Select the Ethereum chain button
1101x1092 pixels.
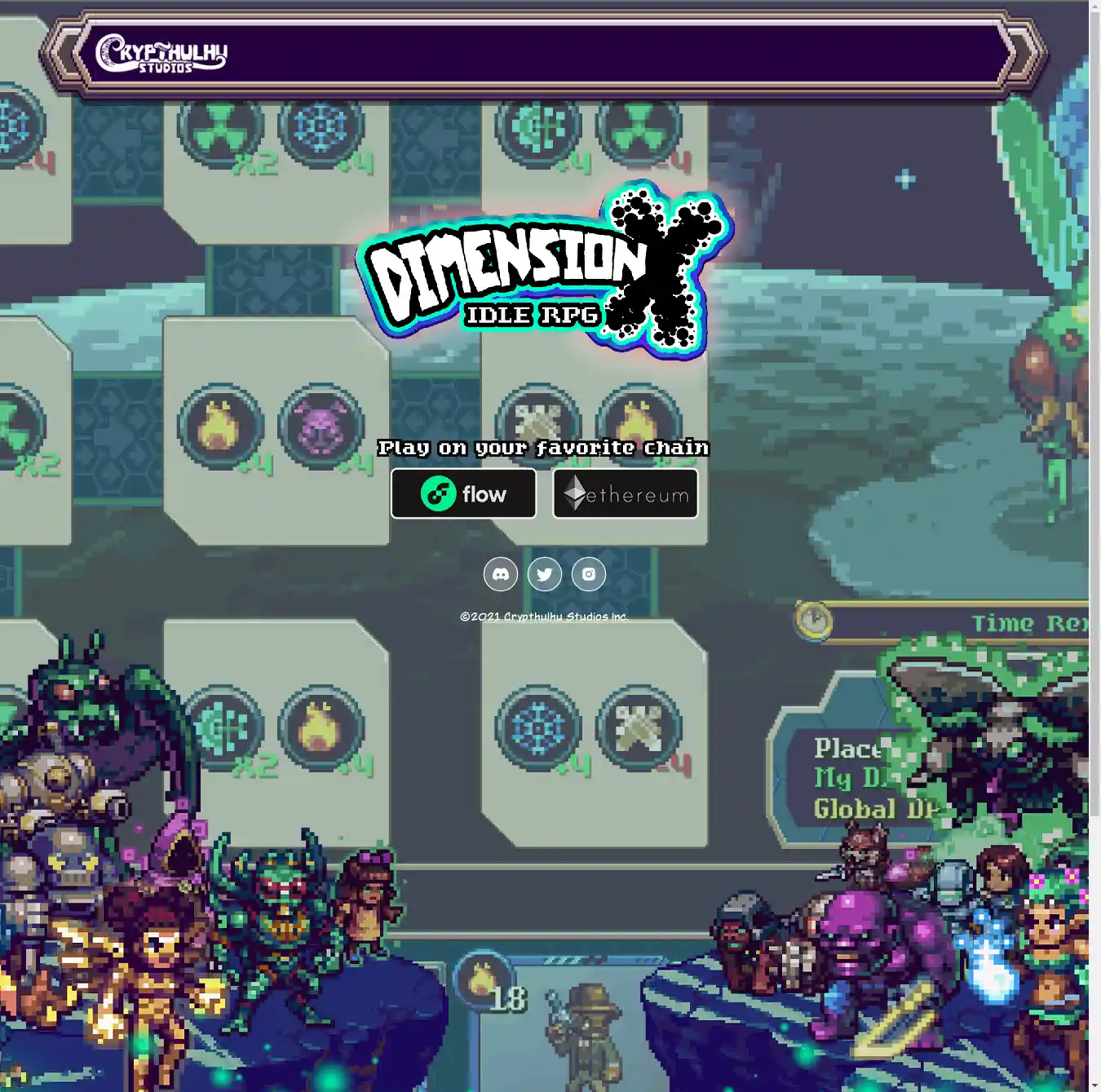click(626, 493)
